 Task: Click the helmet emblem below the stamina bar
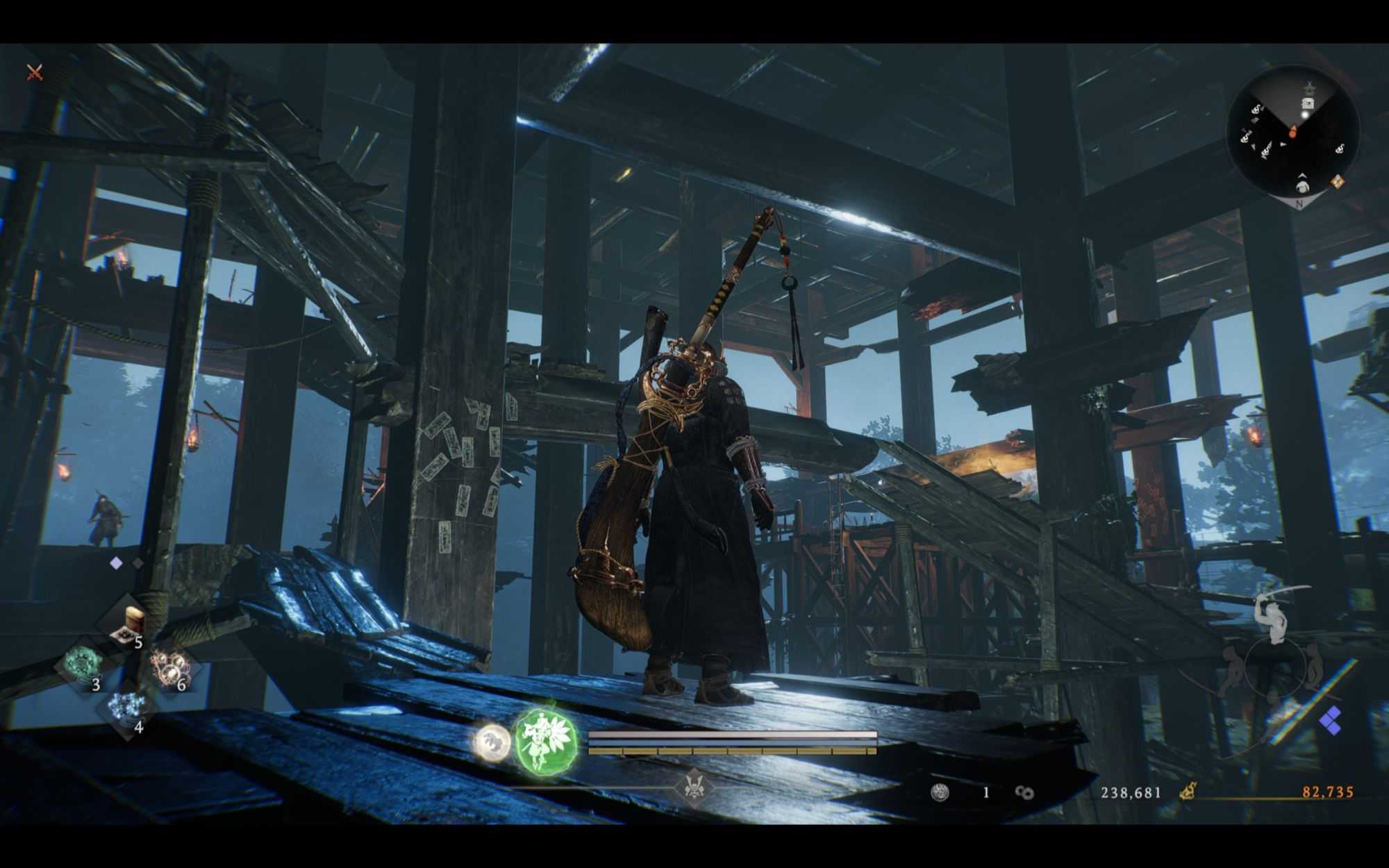tap(692, 787)
